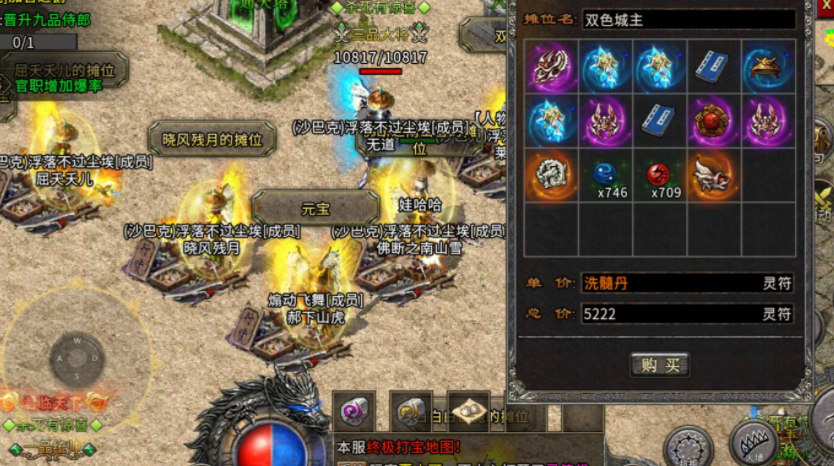Screen dimensions: 834x466
Task: Open 屈天天儿's stall sign
Action: pyautogui.click(x=64, y=71)
